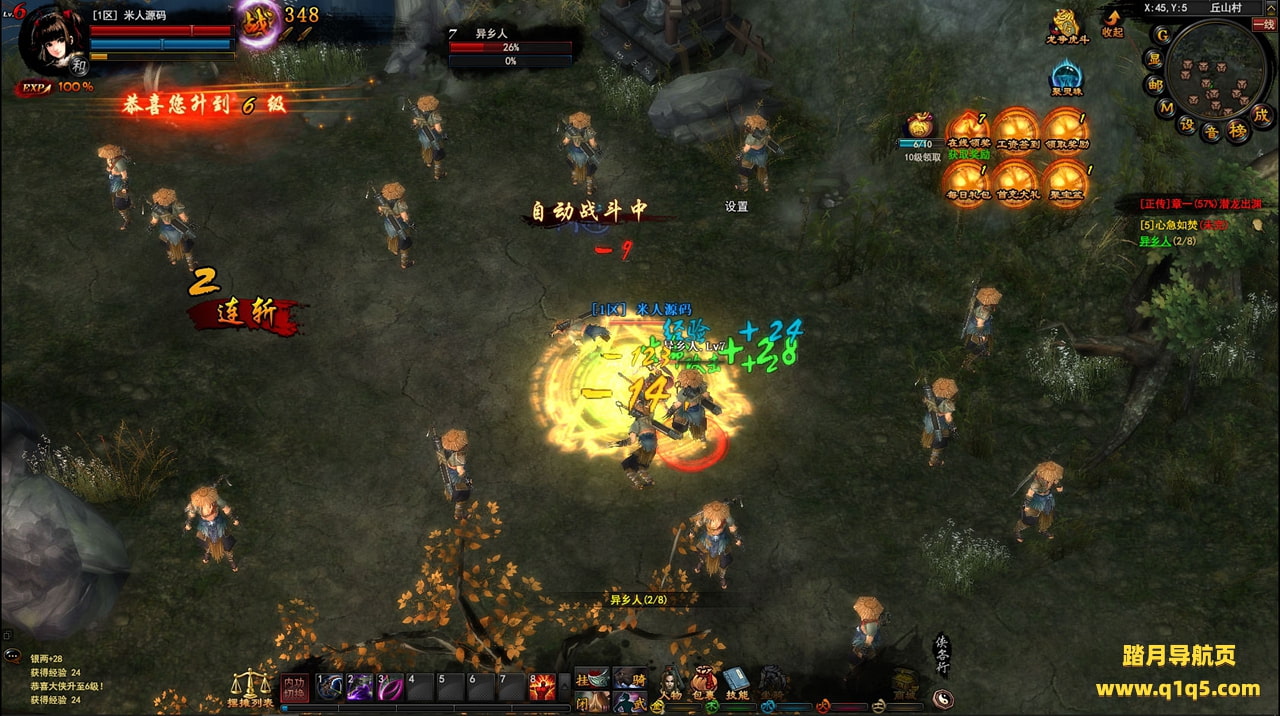Use the purple skill in slot 2

pyautogui.click(x=359, y=686)
